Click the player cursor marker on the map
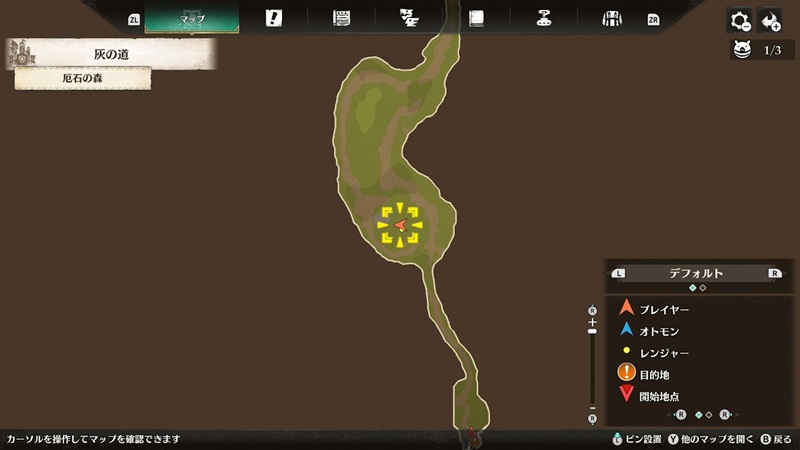Image resolution: width=800 pixels, height=450 pixels. coord(400,225)
